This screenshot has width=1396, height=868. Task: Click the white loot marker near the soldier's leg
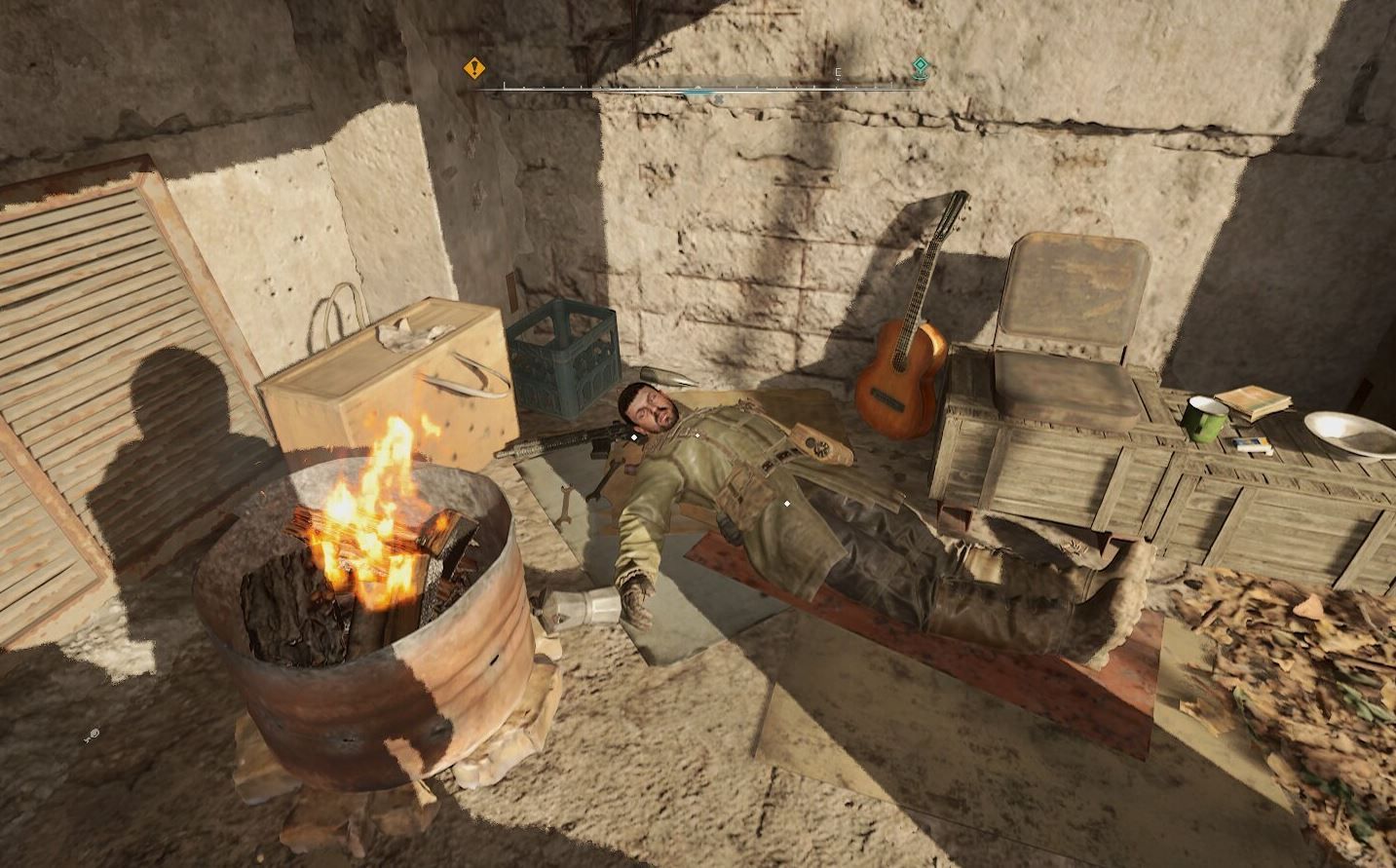pyautogui.click(x=787, y=504)
